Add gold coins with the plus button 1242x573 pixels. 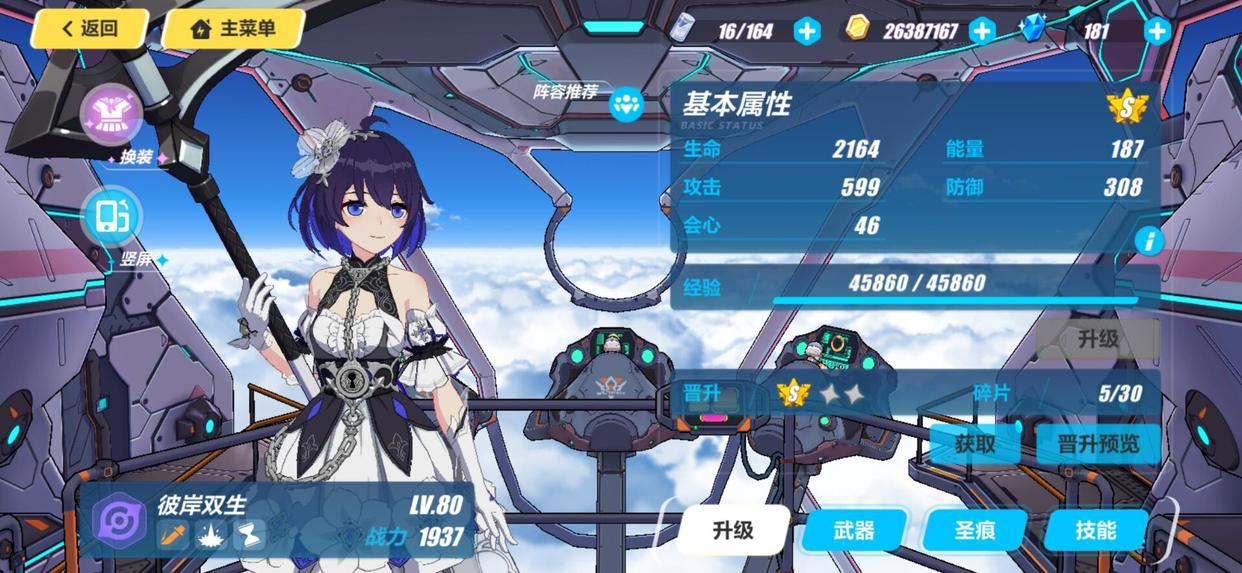[982, 31]
